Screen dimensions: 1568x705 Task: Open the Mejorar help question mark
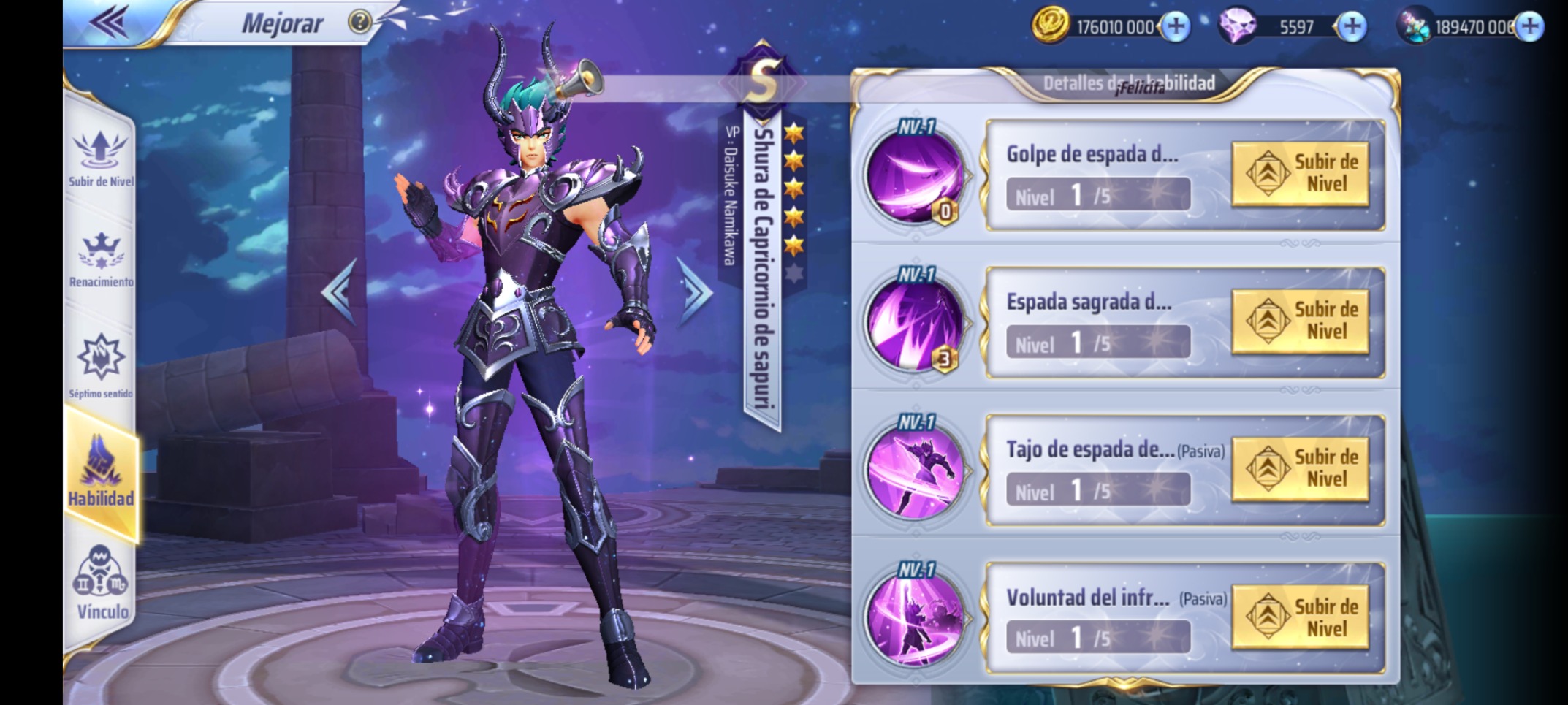(x=359, y=22)
